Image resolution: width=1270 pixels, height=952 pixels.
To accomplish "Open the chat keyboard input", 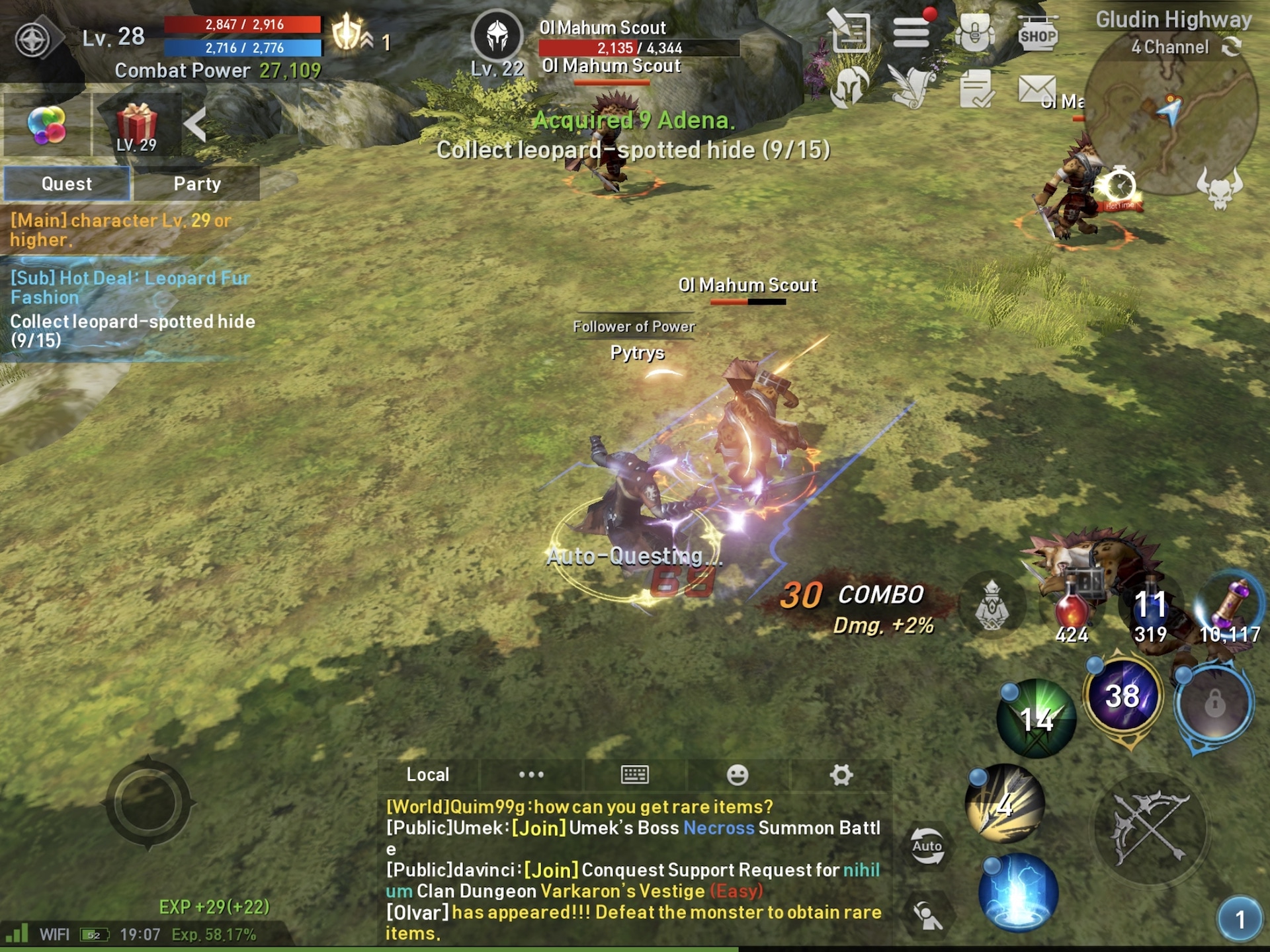I will (x=634, y=774).
